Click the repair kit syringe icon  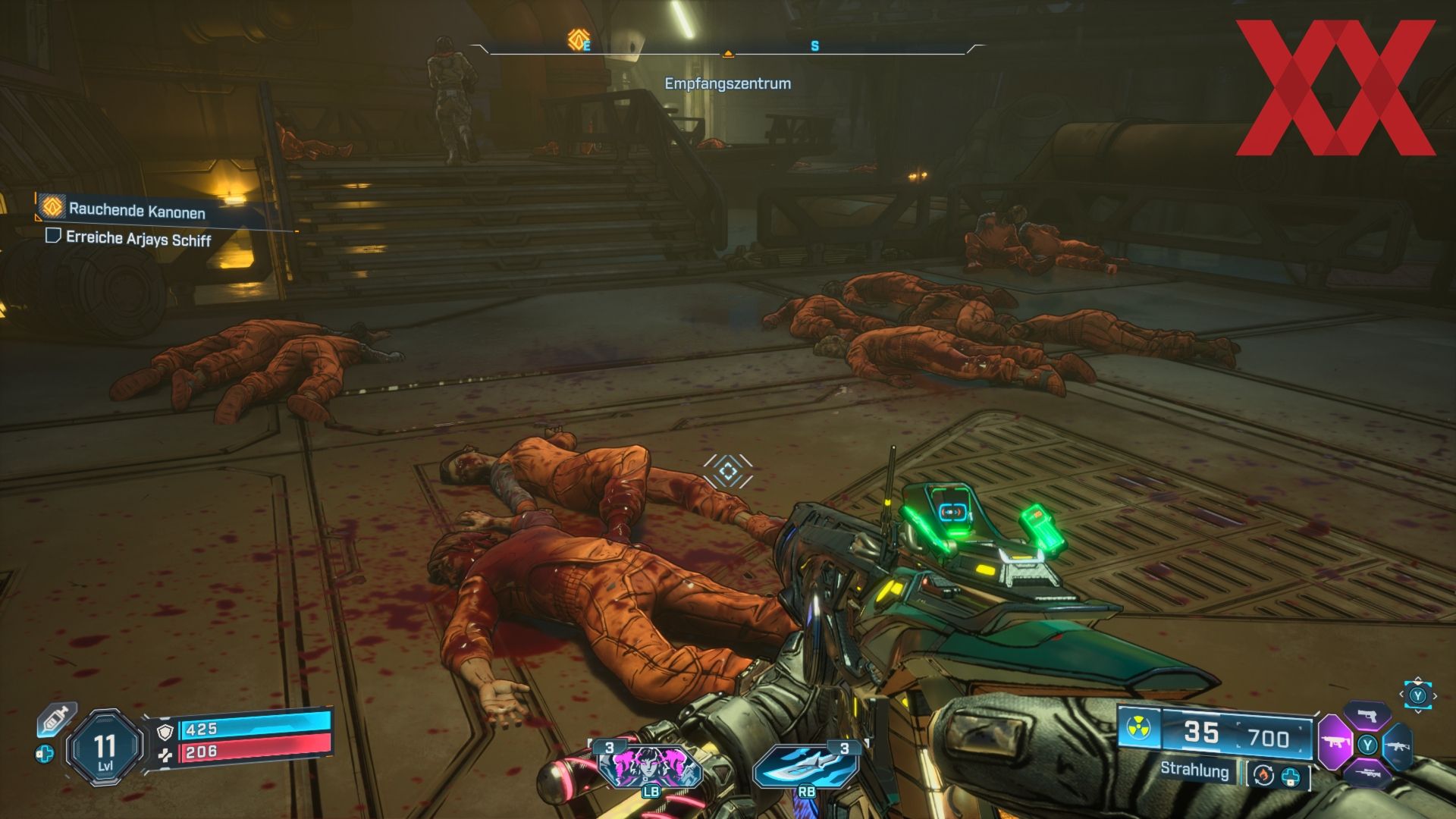[57, 719]
